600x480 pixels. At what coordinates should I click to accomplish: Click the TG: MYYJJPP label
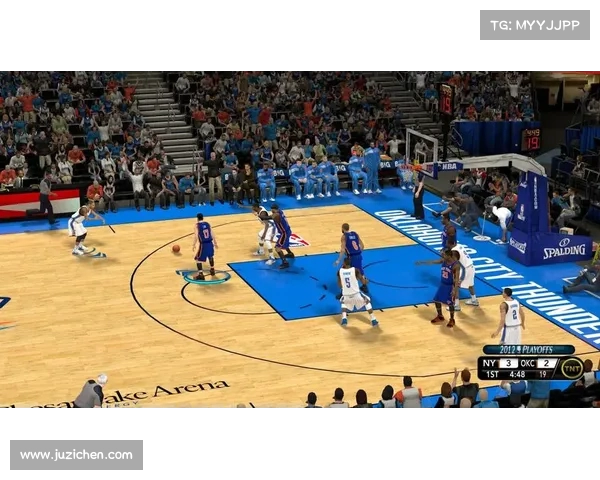[534, 25]
